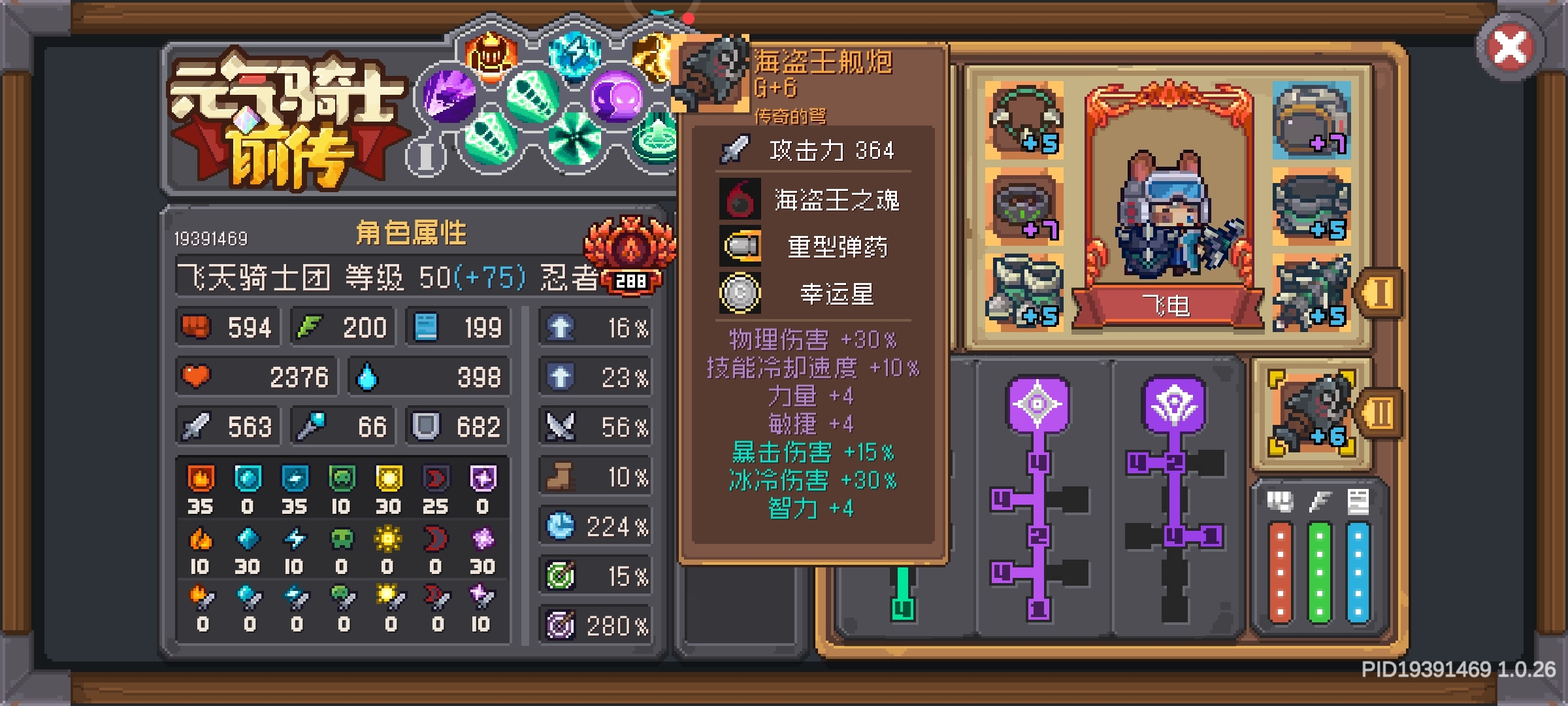Select the purple dragon slash skill icon
Image resolution: width=1568 pixels, height=706 pixels.
(449, 96)
